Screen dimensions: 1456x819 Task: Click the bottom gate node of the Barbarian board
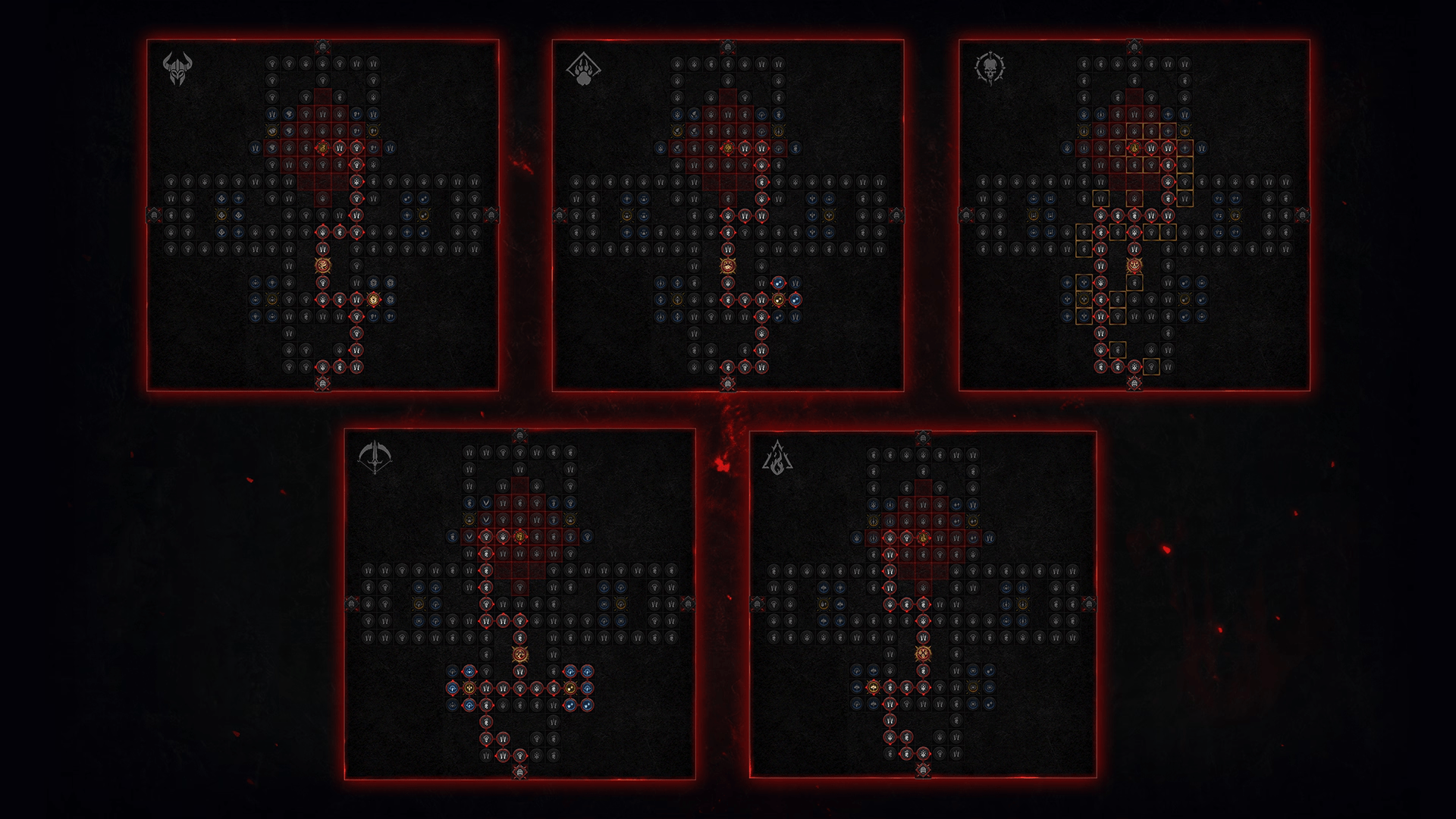322,384
